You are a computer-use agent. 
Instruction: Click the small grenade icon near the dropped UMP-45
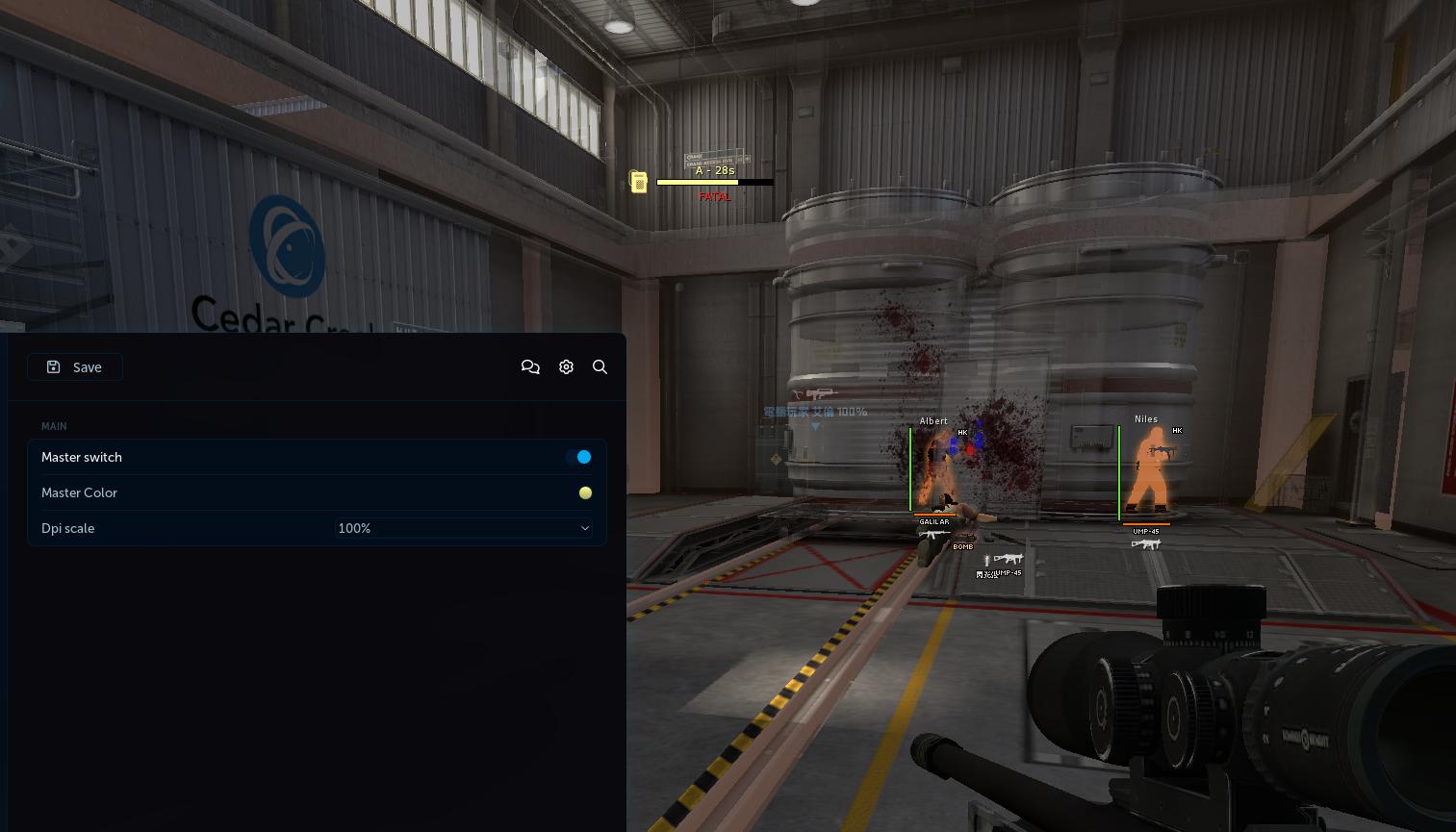pyautogui.click(x=986, y=561)
